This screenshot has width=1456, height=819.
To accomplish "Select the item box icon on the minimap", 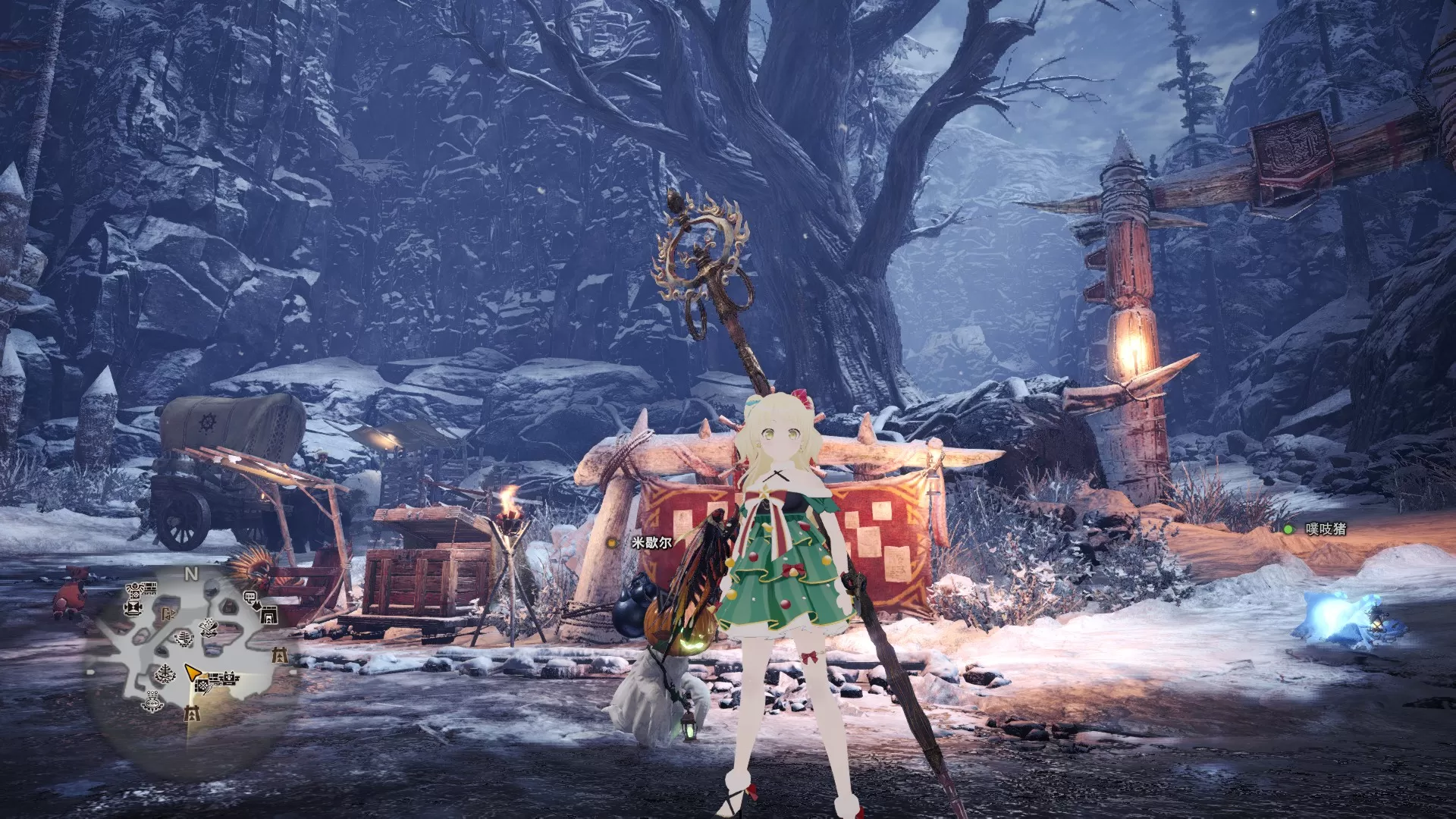I will pos(203,686).
